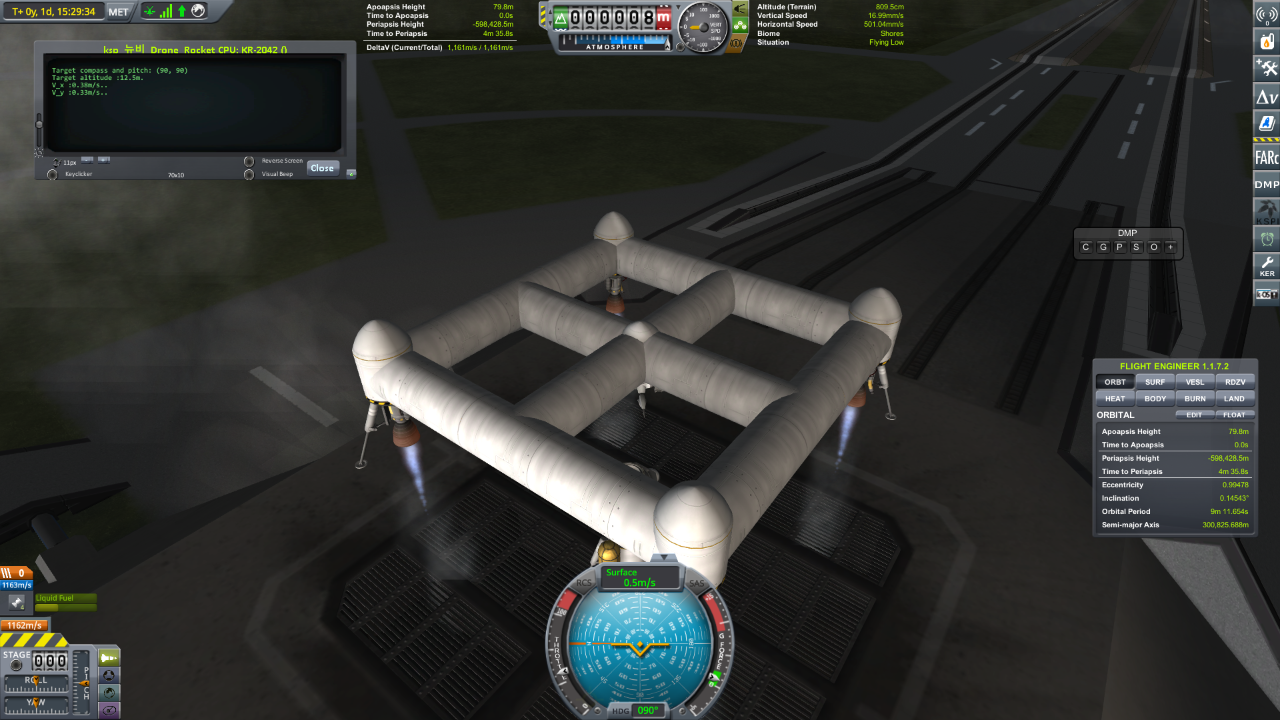The height and width of the screenshot is (720, 1280).
Task: Close the kOS terminal window
Action: [x=322, y=168]
